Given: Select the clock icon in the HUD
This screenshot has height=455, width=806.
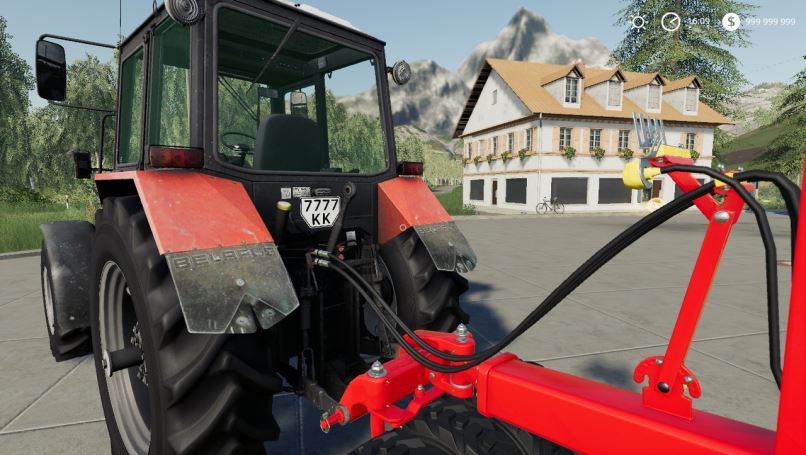Looking at the screenshot, I should 671,21.
